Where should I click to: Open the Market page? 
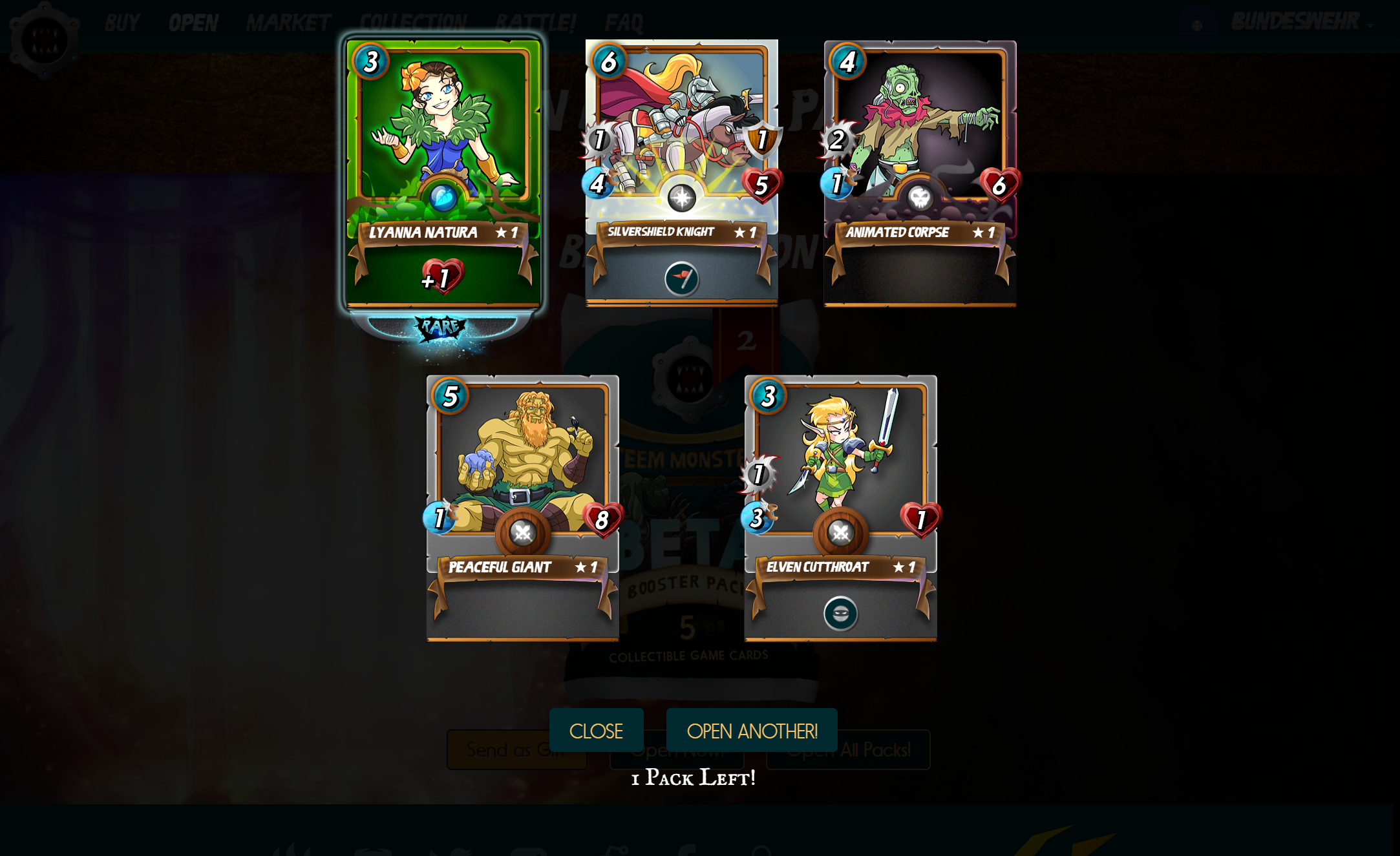288,23
